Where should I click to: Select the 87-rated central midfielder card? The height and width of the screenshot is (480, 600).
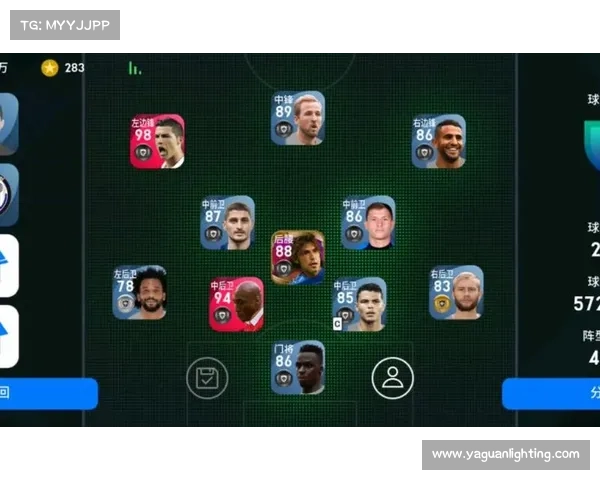pos(227,222)
